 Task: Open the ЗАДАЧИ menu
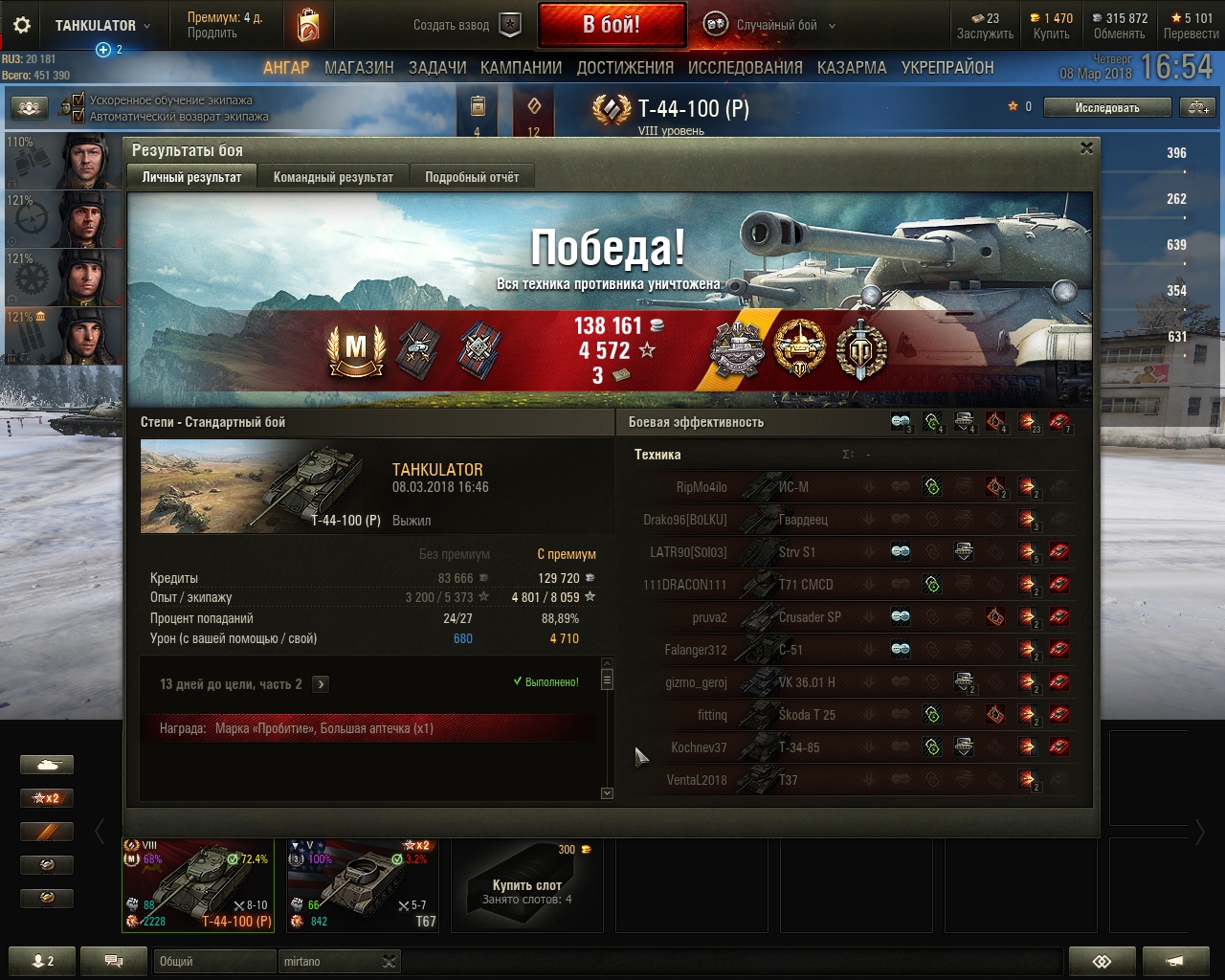(437, 68)
